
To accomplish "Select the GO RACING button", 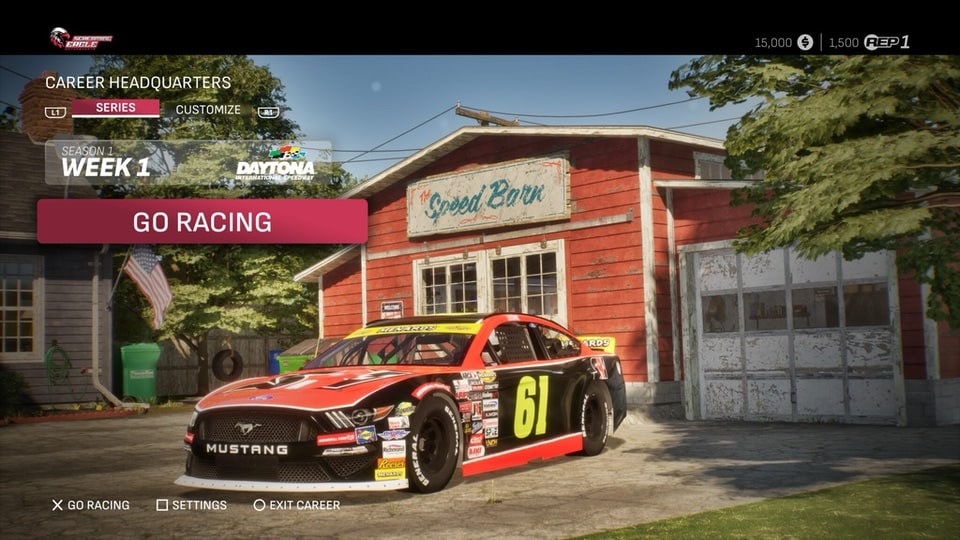I will [x=202, y=221].
